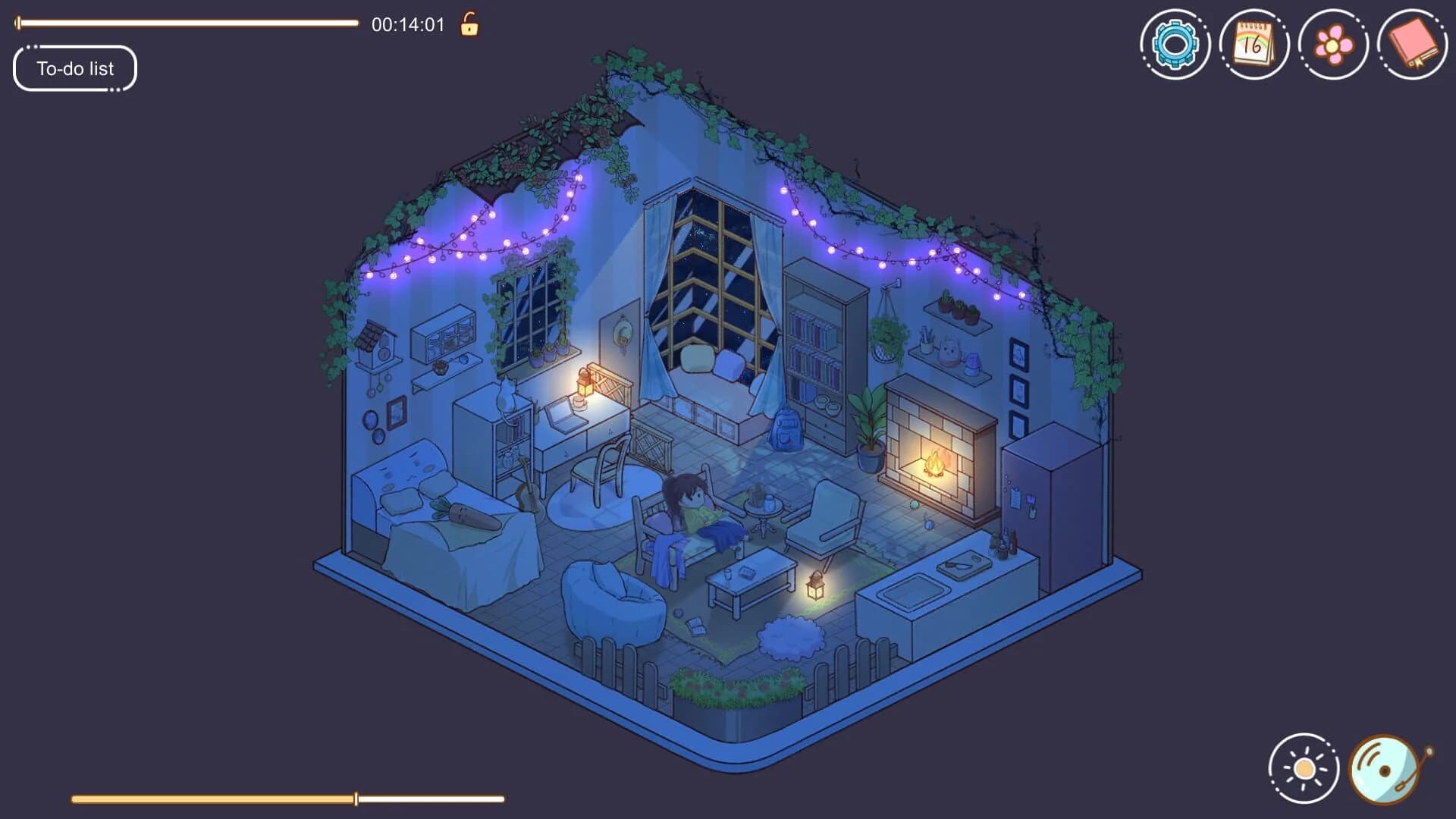Viewport: 1456px width, 819px height.
Task: Click the unlocked padlock beside the timer
Action: pos(468,25)
